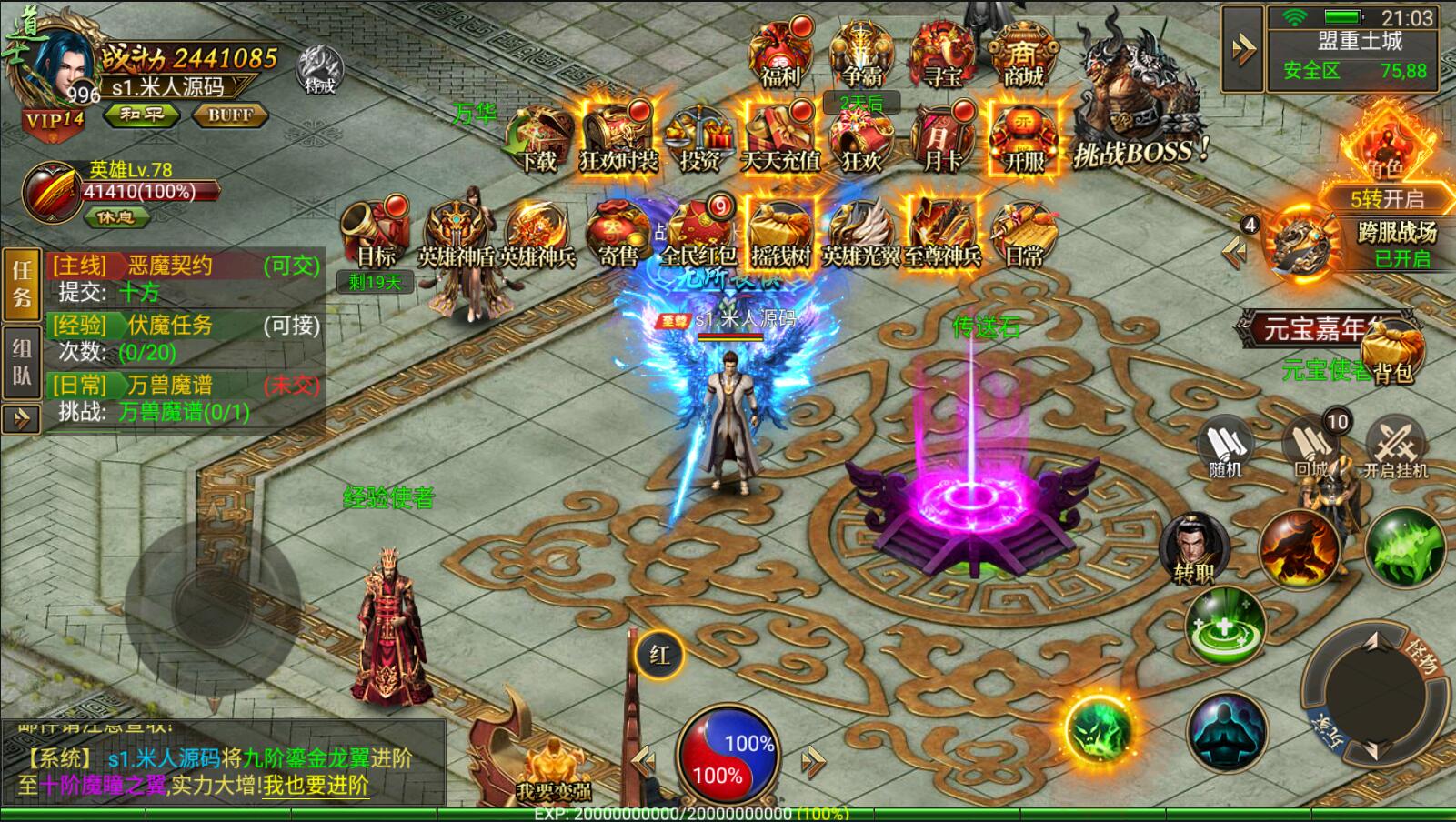Toggle the hero 休息 rest button
This screenshot has width=1456, height=822.
coord(115,218)
